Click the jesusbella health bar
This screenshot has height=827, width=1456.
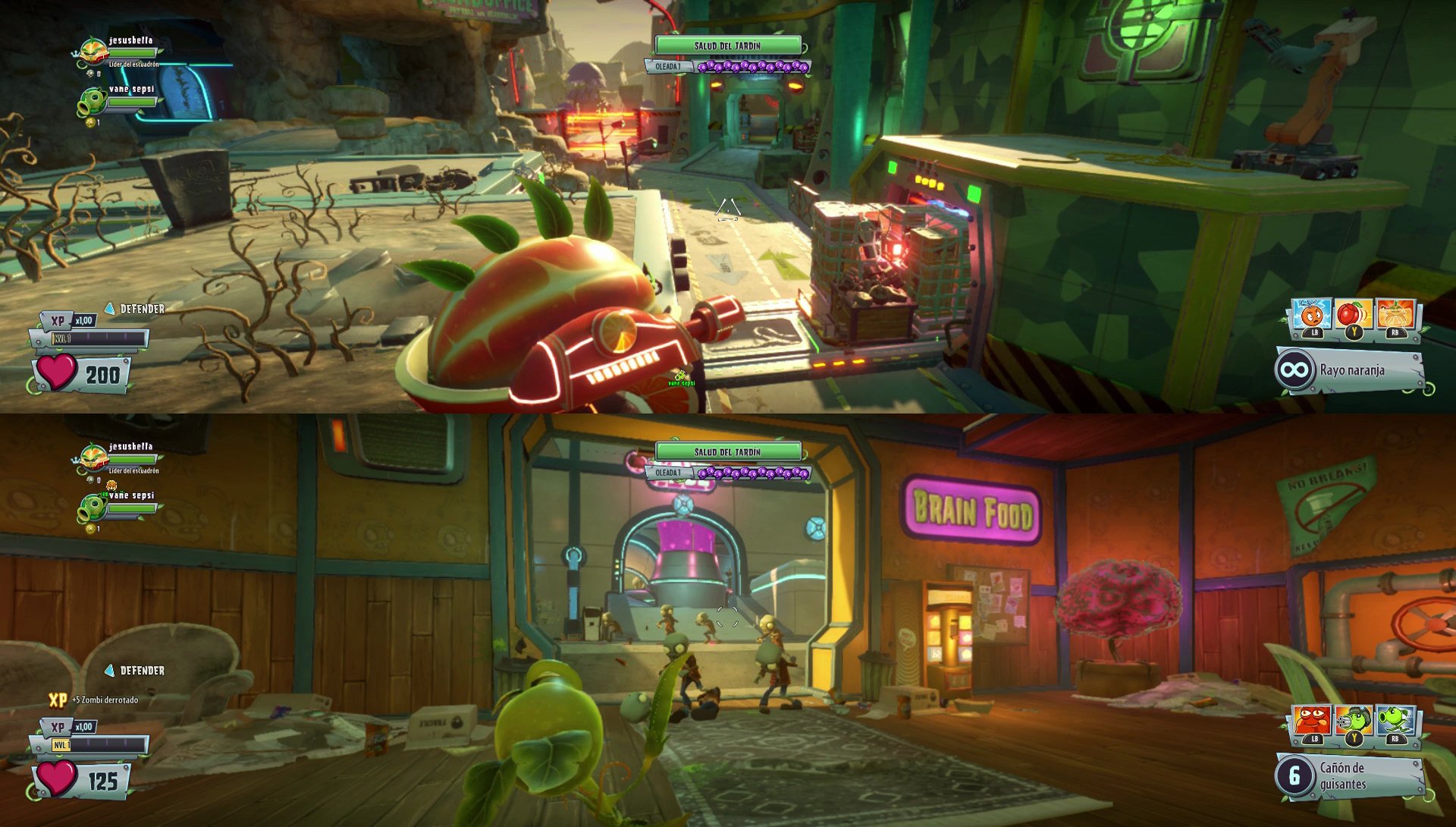point(132,53)
